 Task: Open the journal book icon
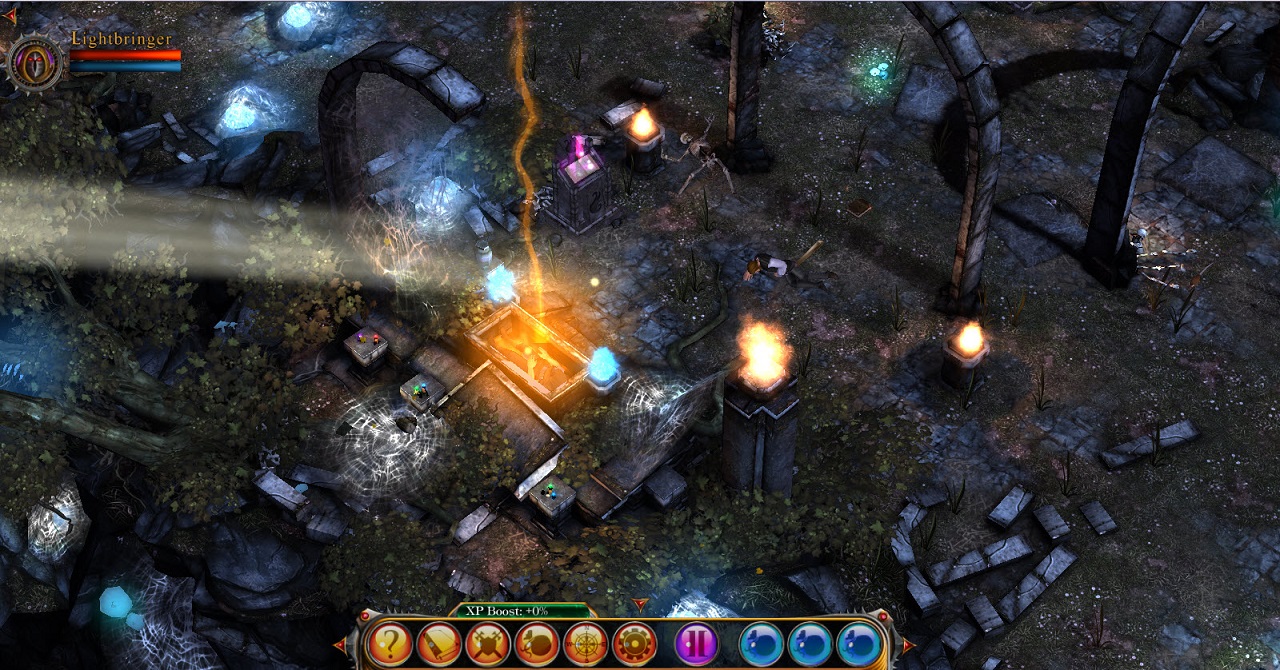click(x=438, y=643)
